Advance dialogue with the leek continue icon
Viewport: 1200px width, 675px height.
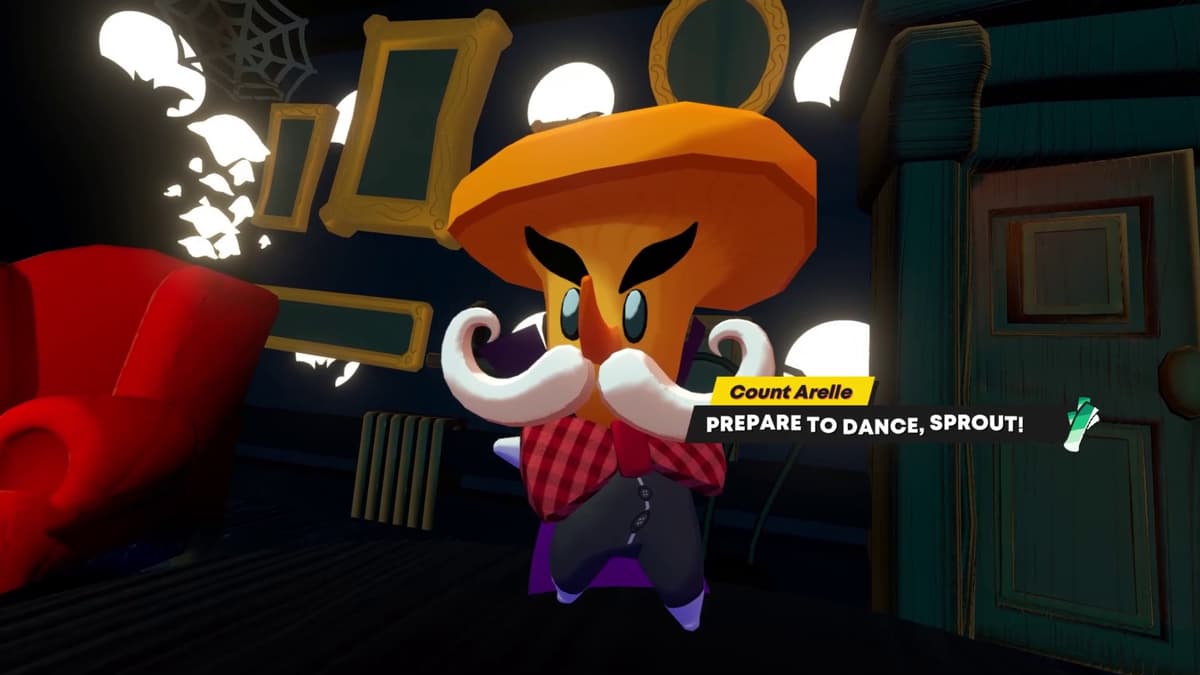coord(1080,424)
